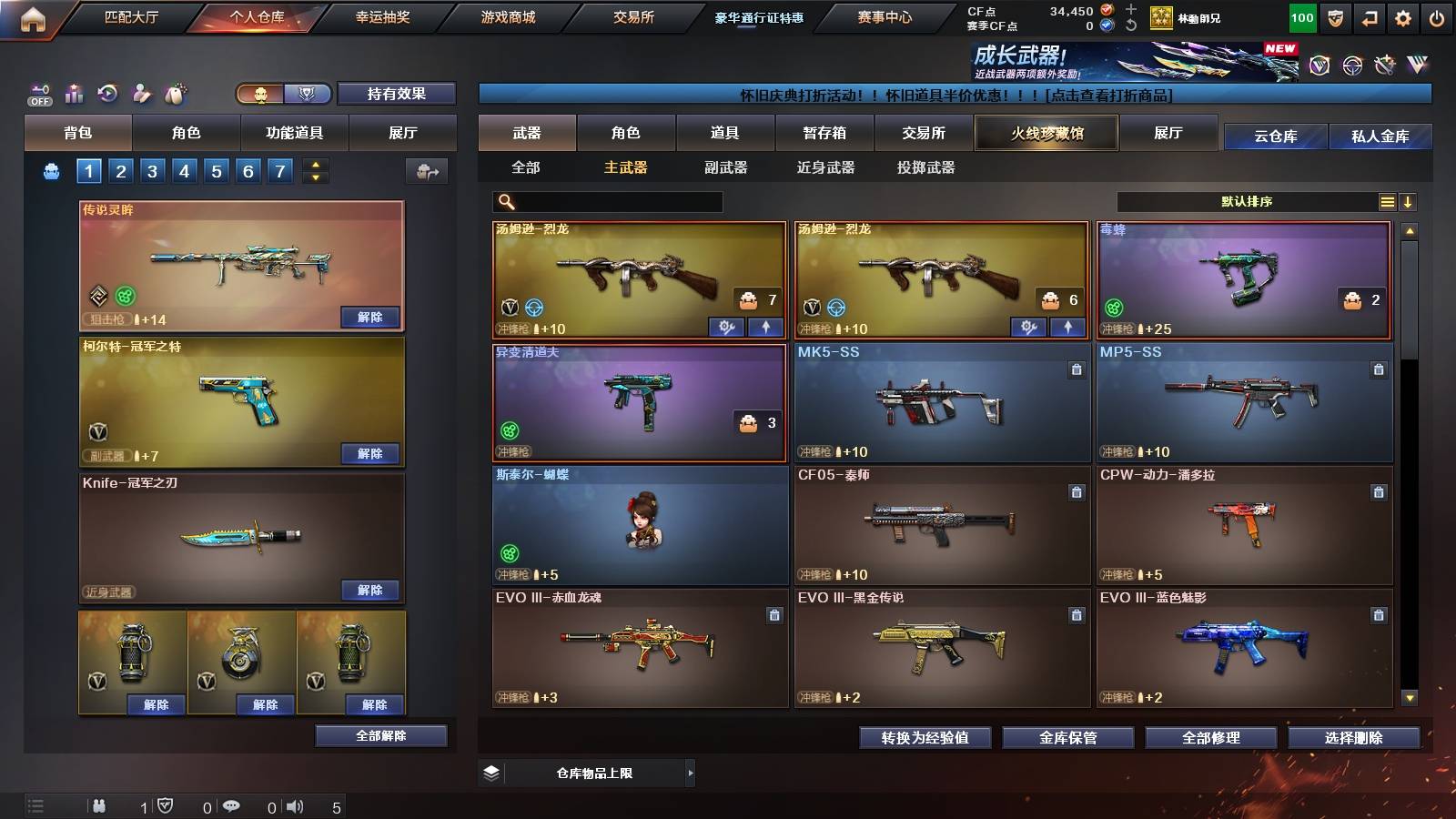Viewport: 1456px width, 819px height.
Task: Click the friends icon in the bottom status bar
Action: click(x=100, y=805)
